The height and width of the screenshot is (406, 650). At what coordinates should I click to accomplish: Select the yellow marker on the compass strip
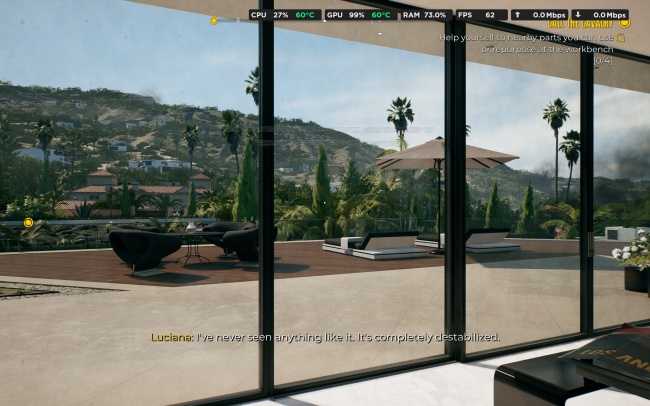(x=213, y=20)
